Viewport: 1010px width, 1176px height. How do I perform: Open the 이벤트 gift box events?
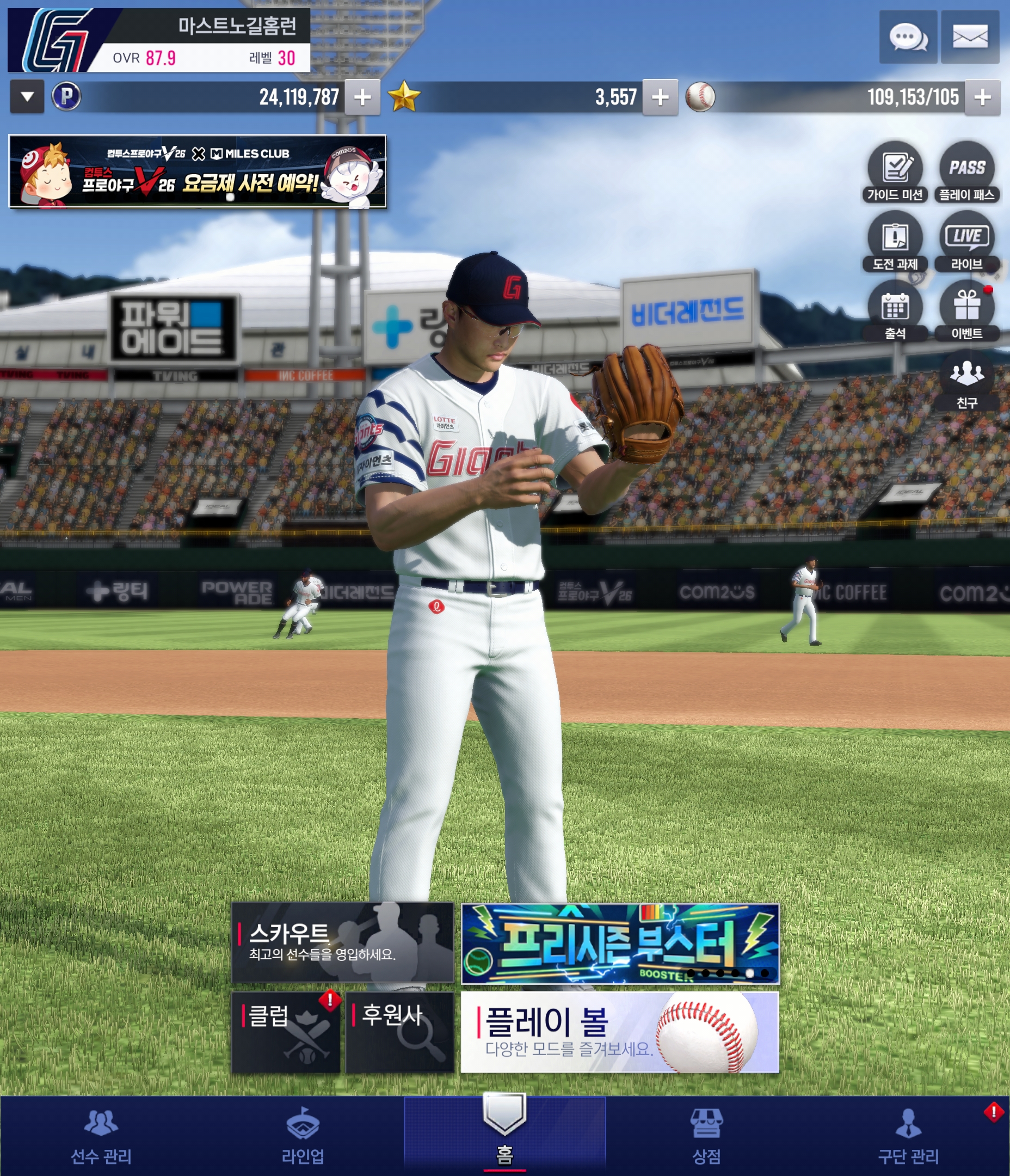pyautogui.click(x=967, y=310)
